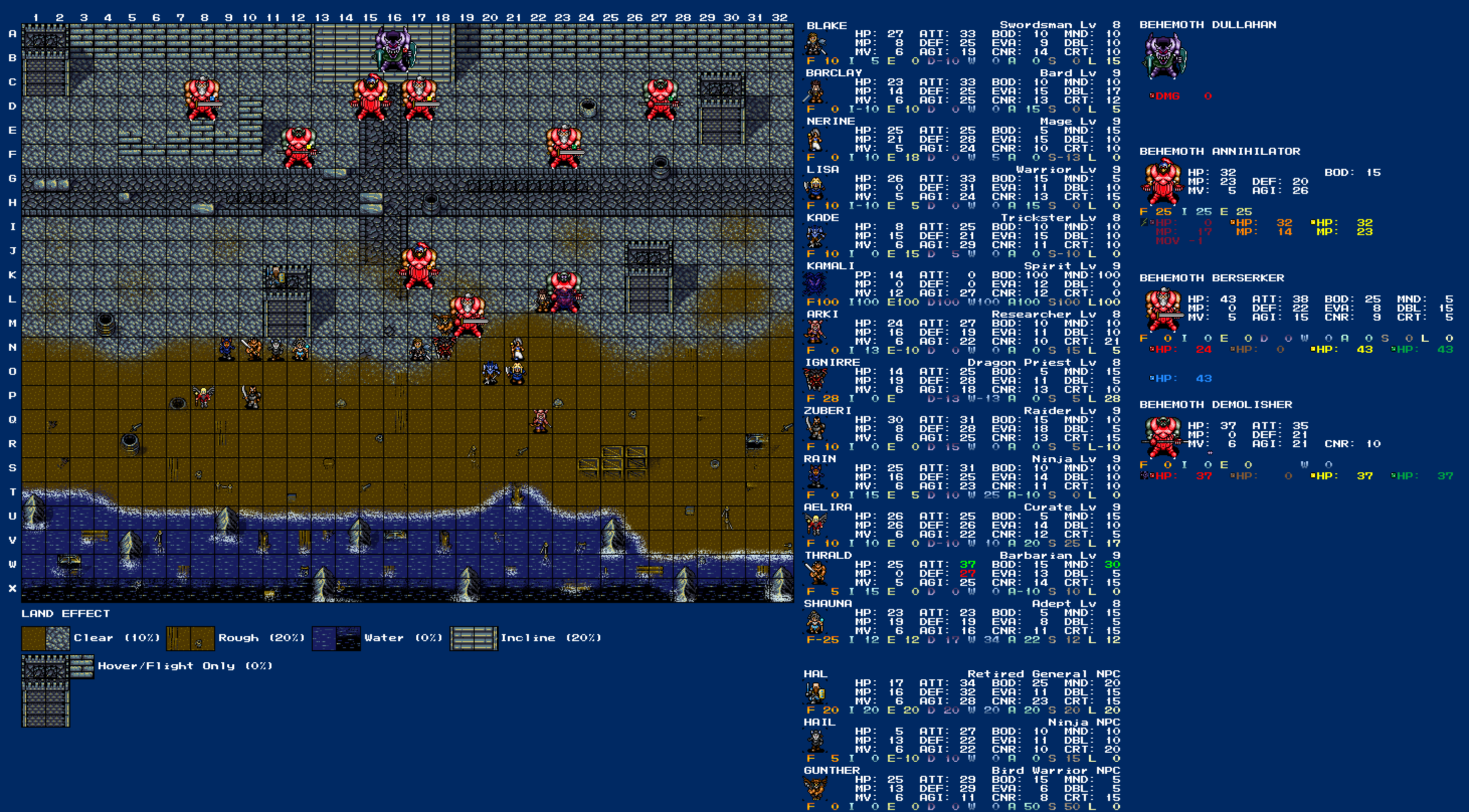1469x812 pixels.
Task: Select the Incline terrain legend swatch
Action: (473, 638)
